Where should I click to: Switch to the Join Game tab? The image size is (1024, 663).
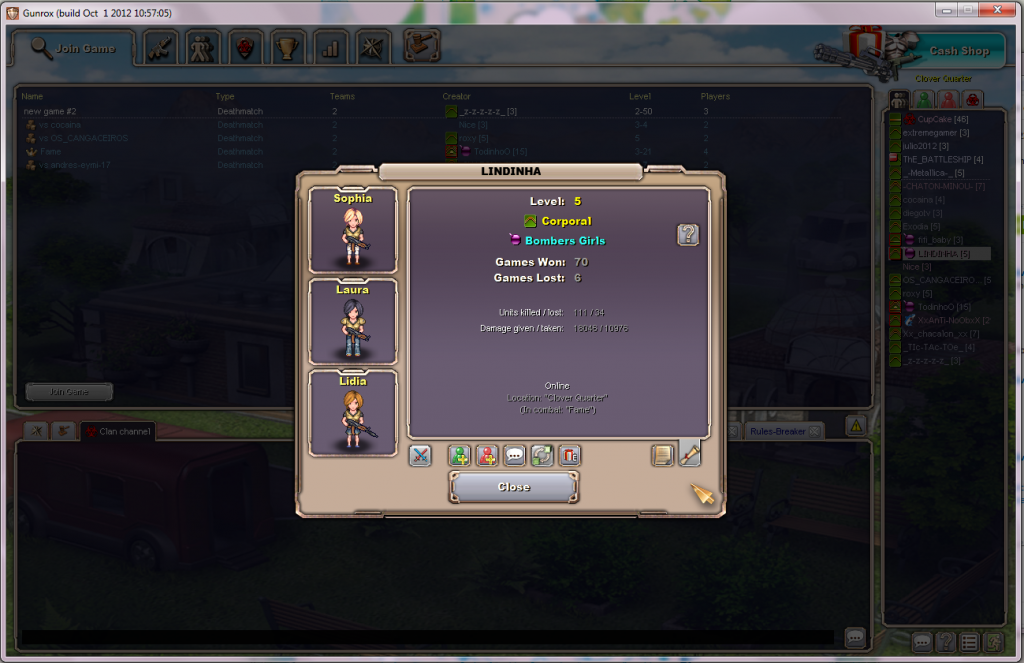[x=74, y=48]
